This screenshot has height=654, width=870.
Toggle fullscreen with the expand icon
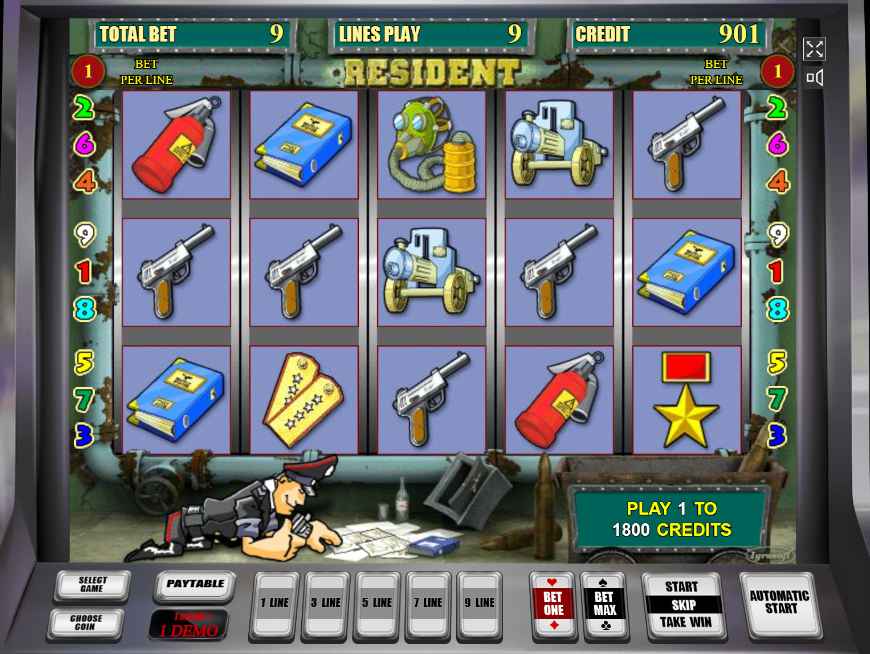pos(814,49)
